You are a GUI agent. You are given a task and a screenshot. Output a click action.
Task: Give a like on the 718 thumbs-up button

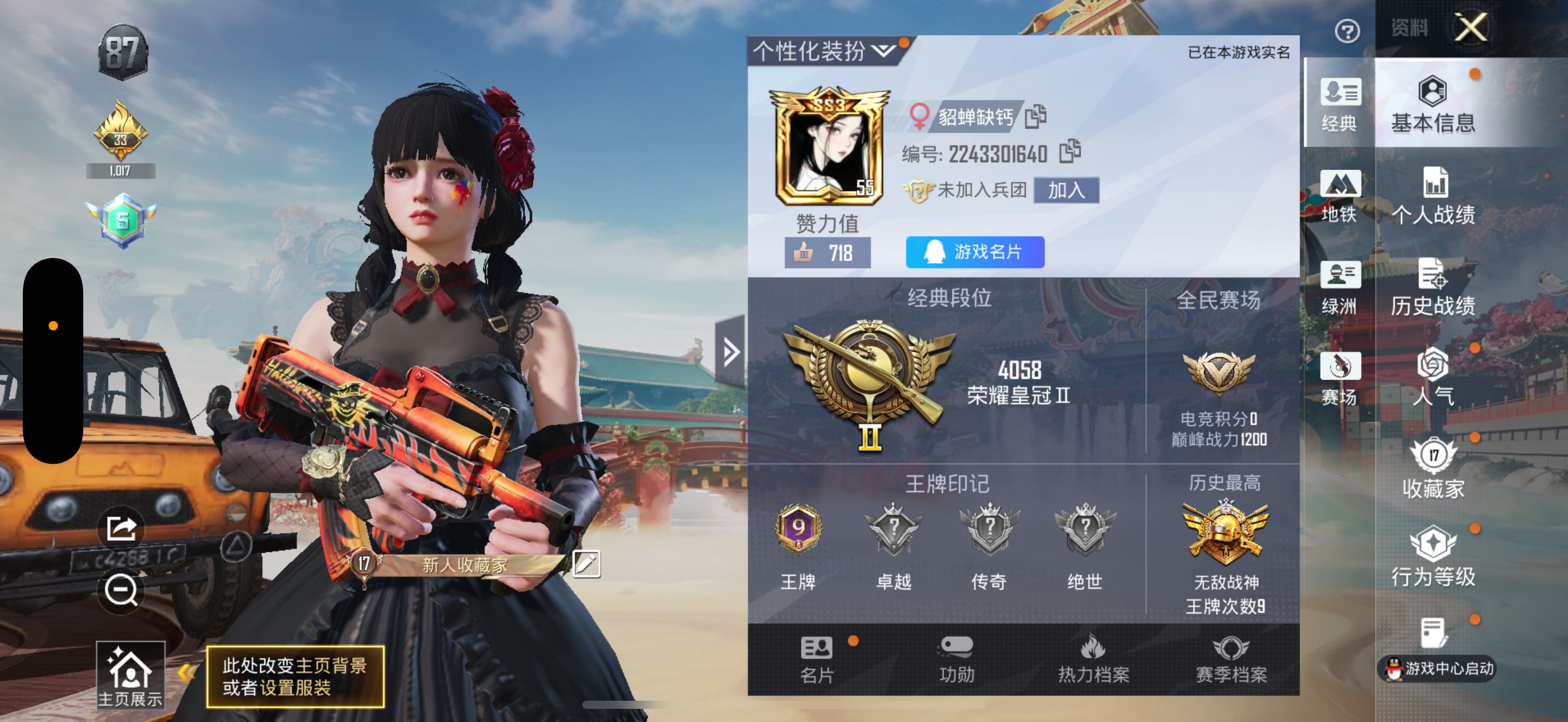point(827,253)
